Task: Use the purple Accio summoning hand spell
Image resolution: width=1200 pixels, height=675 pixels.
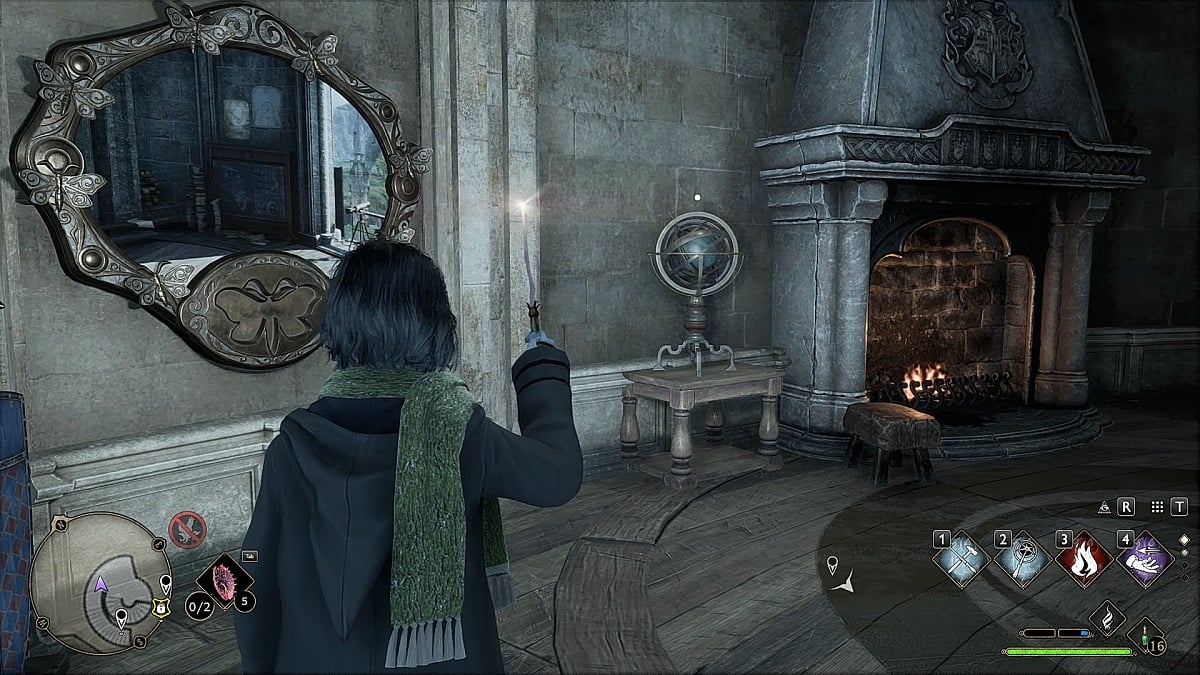Action: [1144, 559]
